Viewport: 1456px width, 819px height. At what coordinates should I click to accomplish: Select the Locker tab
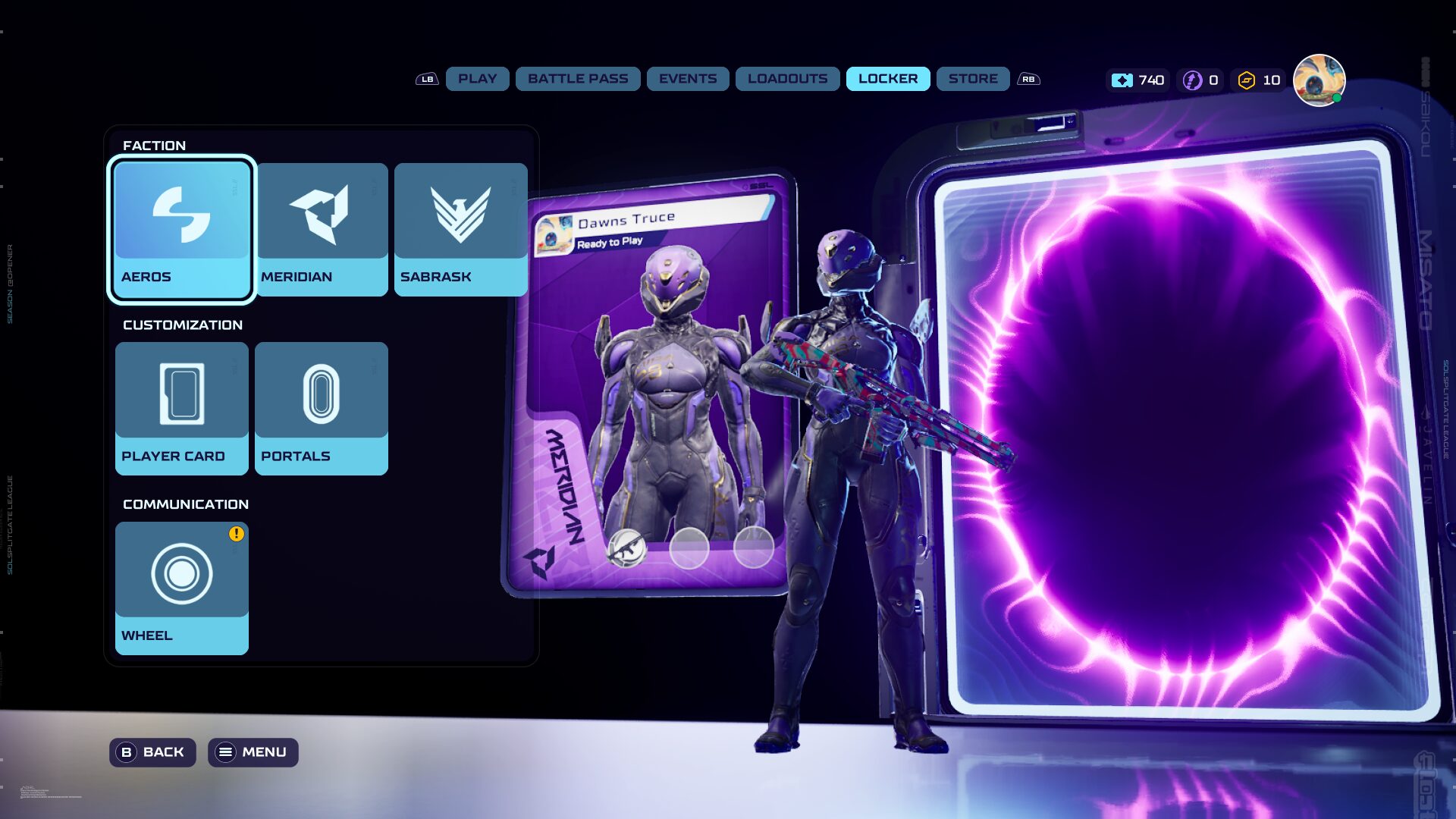click(x=887, y=79)
